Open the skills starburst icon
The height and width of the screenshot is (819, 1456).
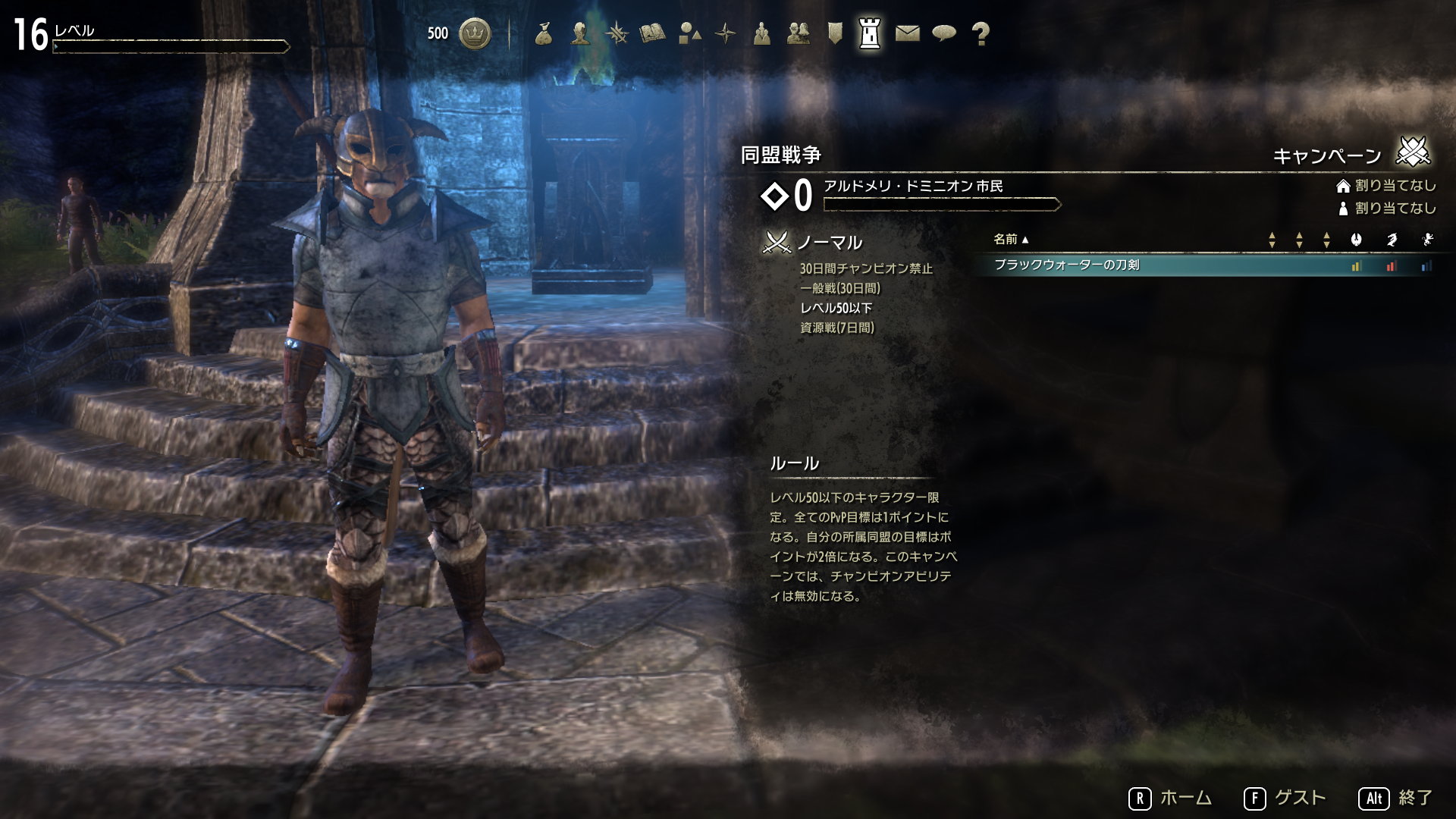[617, 32]
